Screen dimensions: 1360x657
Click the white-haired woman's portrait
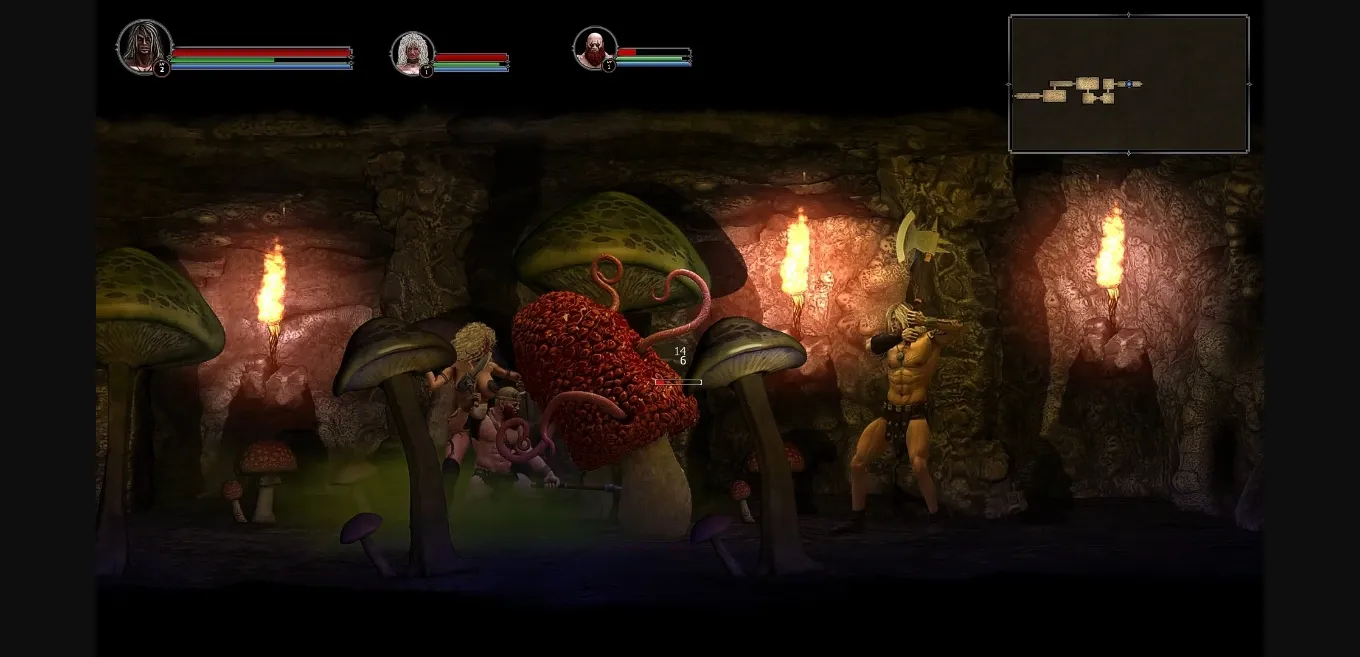[412, 53]
